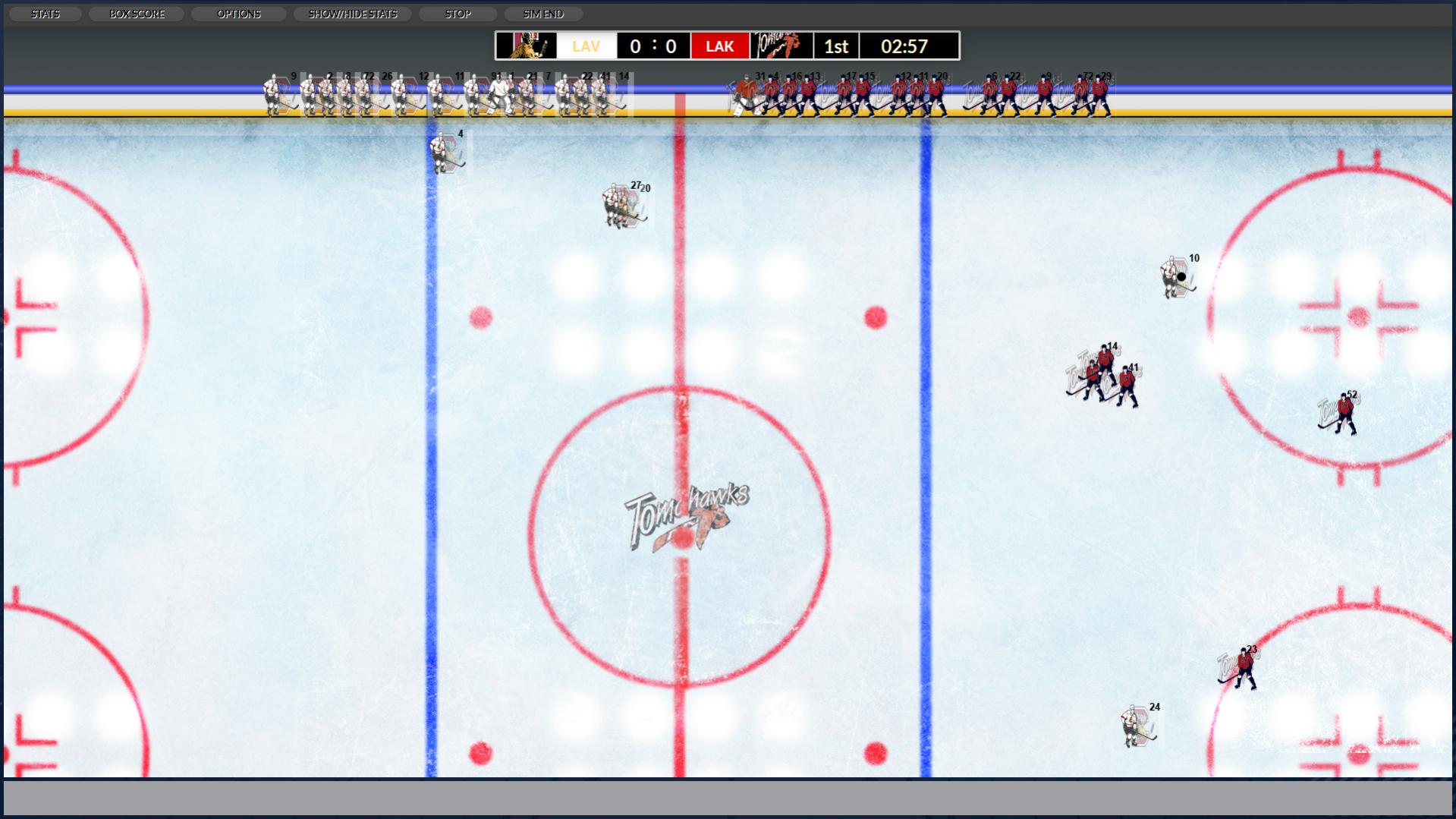Show the BOX SCORE

(x=137, y=14)
